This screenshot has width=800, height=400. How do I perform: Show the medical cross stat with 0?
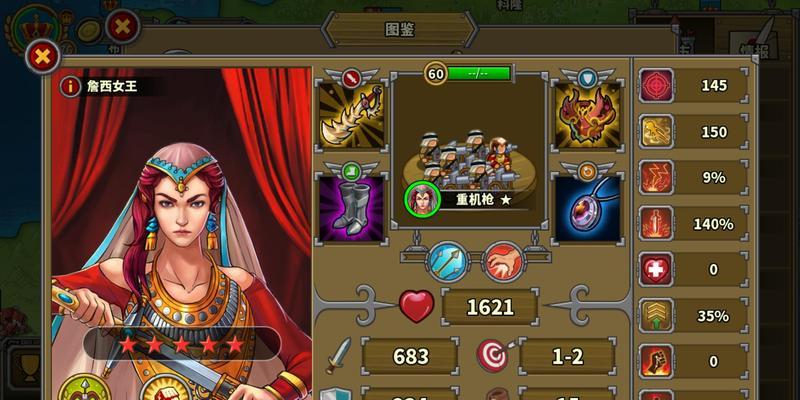coord(658,270)
